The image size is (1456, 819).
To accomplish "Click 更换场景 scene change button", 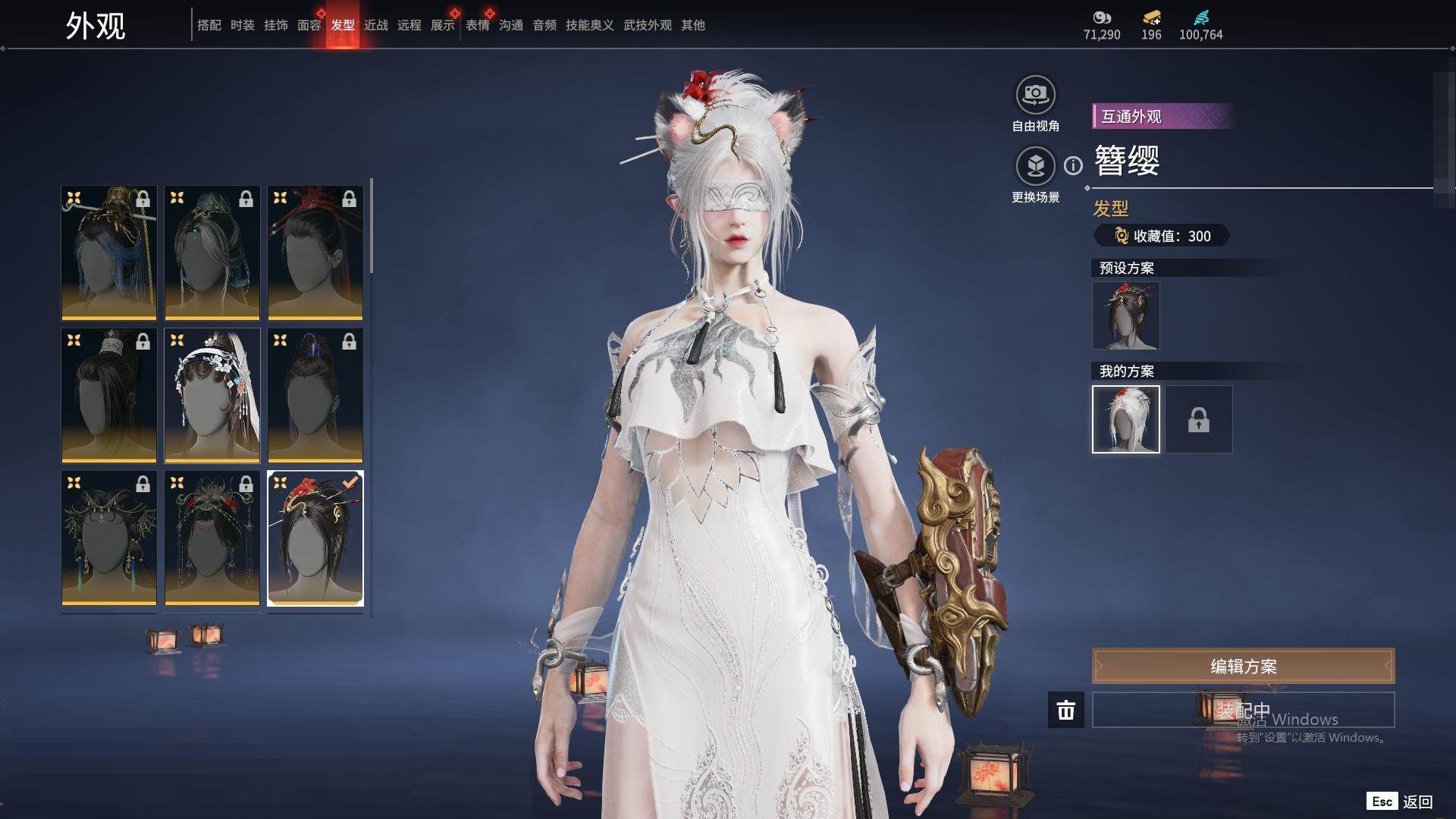I will 1035,166.
